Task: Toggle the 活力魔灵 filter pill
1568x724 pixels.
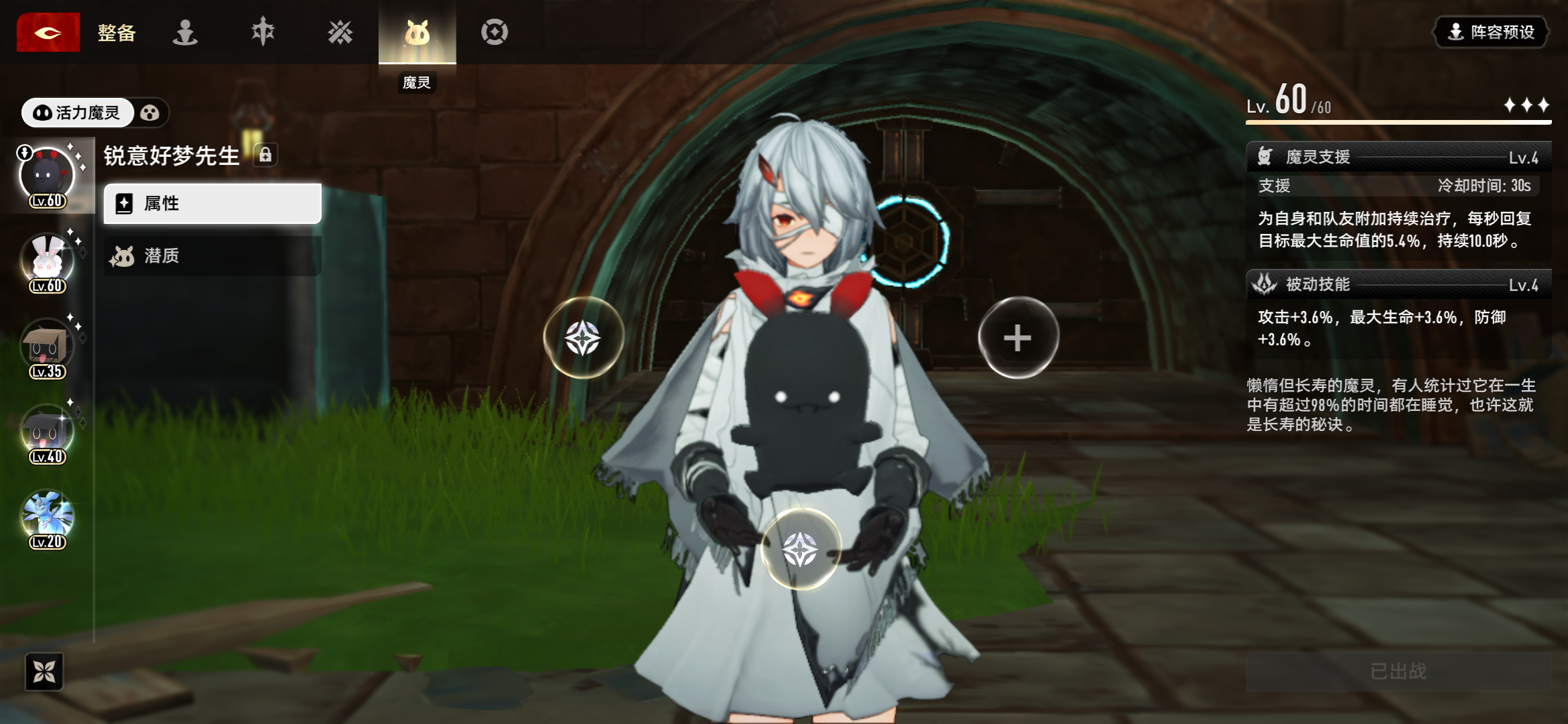Action: pos(77,113)
